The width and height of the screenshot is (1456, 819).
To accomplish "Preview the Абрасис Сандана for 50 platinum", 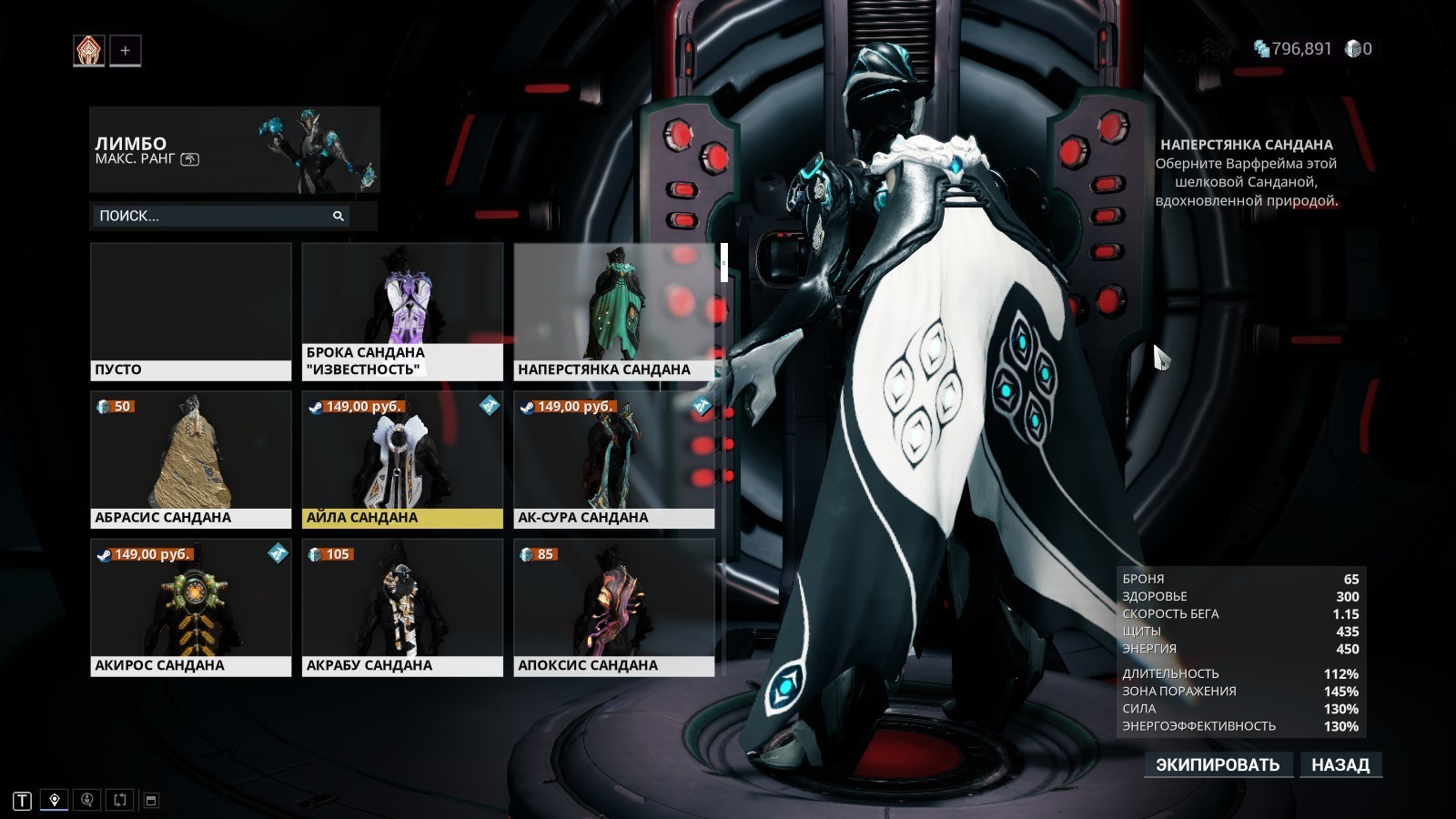I will point(191,460).
